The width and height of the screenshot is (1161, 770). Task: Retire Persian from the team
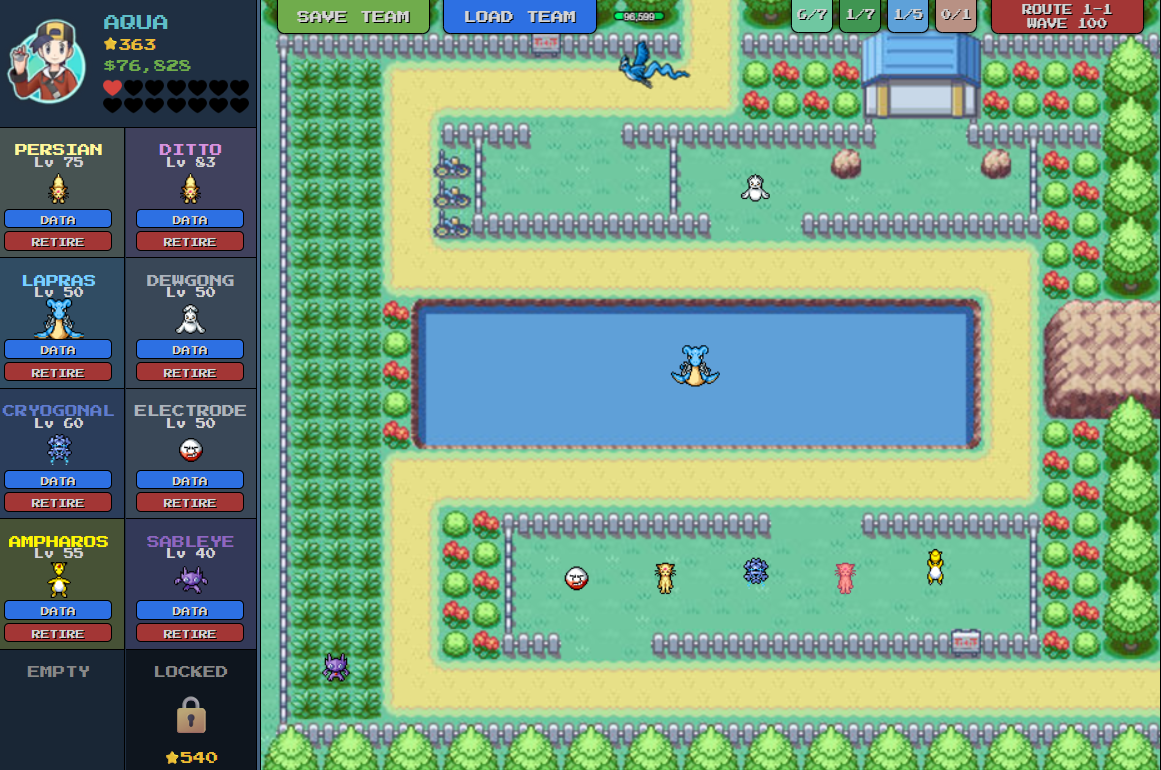[58, 241]
